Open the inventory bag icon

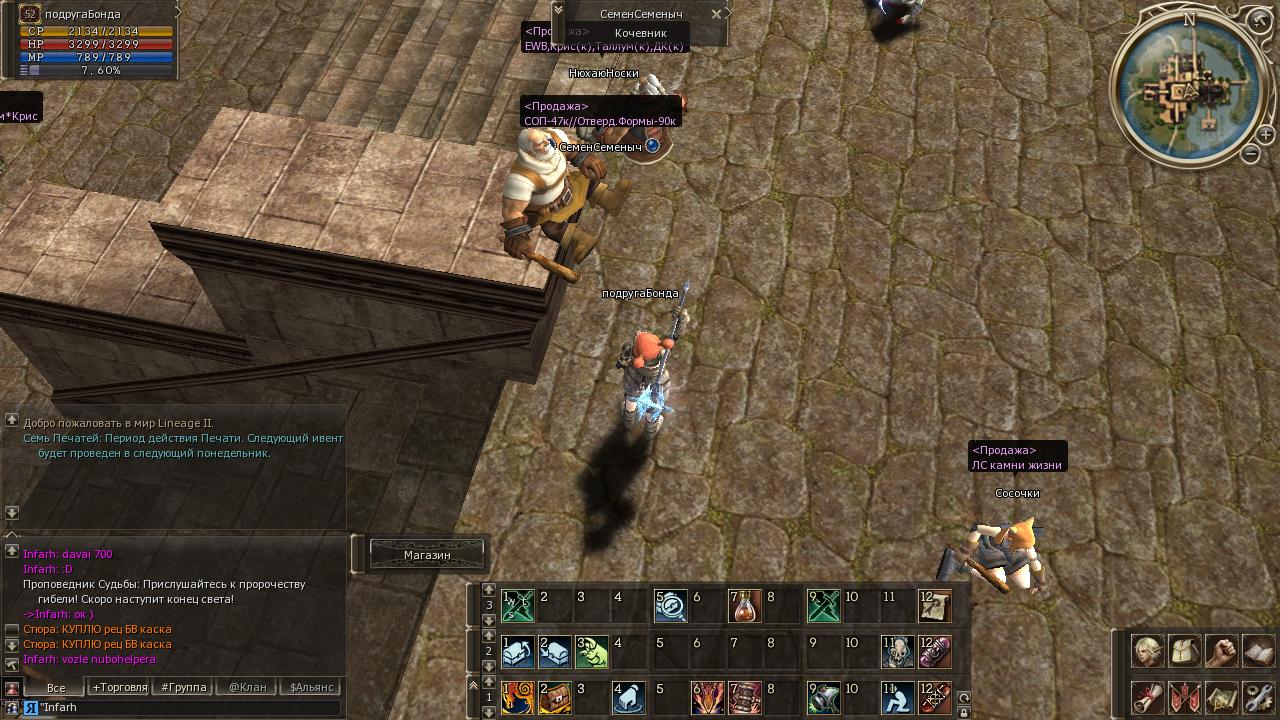coord(1185,651)
